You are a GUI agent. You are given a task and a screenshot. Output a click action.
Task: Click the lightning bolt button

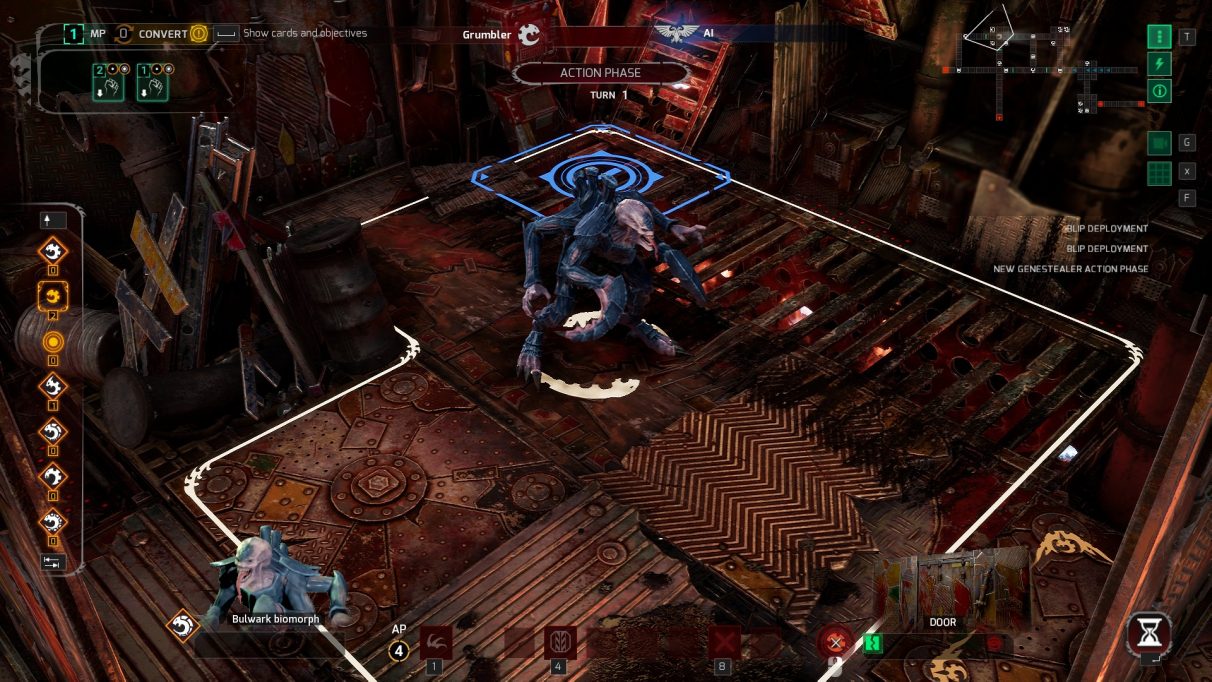(x=1159, y=64)
